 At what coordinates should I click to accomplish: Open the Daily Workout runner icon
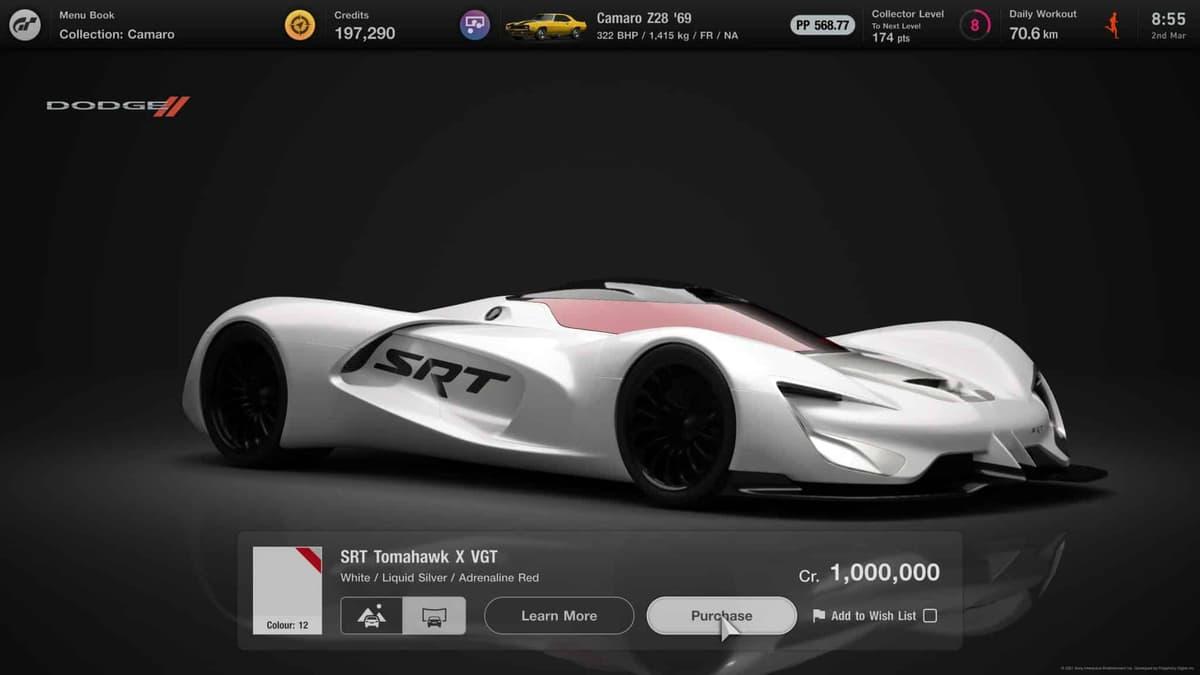click(x=1113, y=25)
